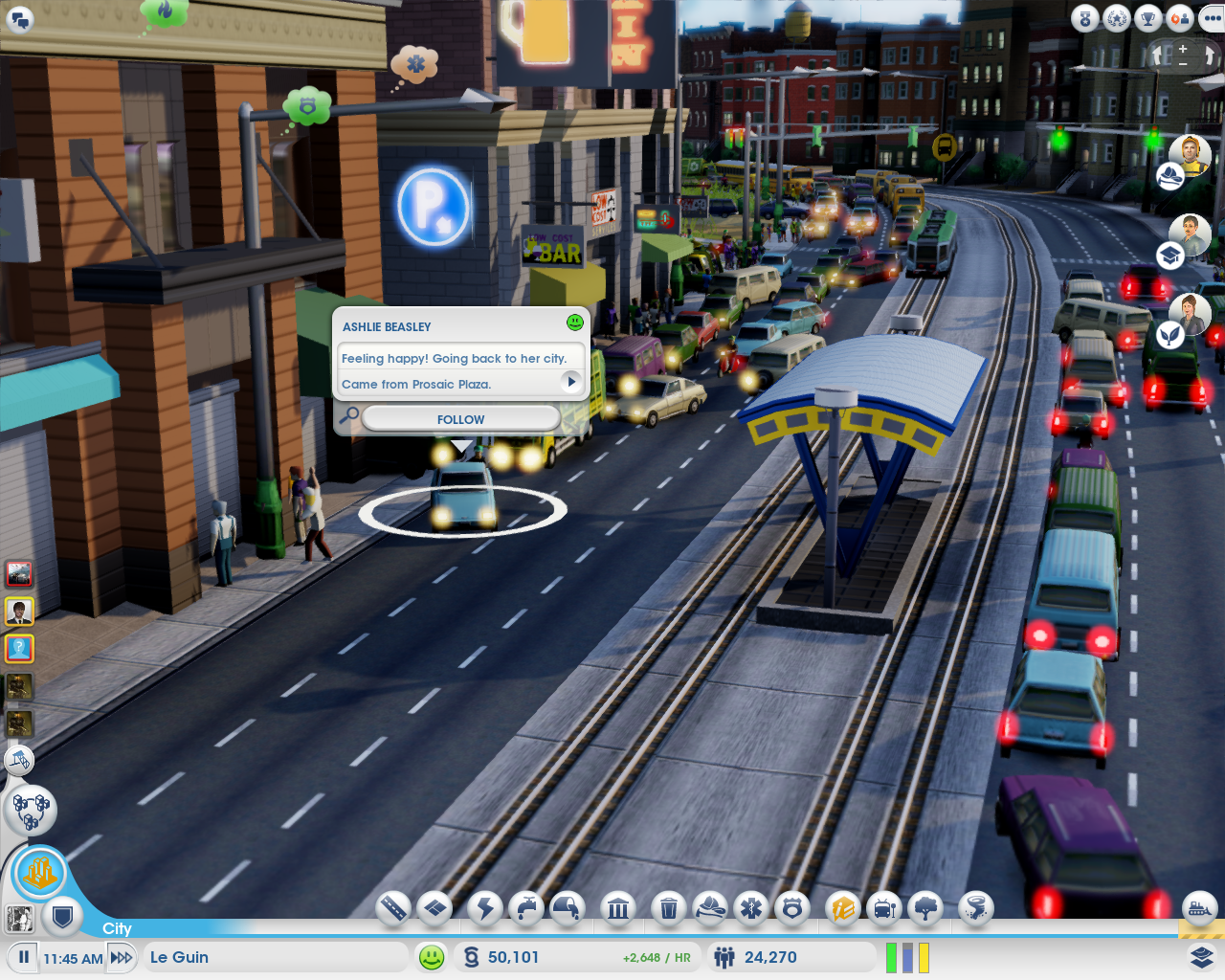The width and height of the screenshot is (1225, 980).
Task: Open the Mass Transit menu
Action: pos(883,909)
